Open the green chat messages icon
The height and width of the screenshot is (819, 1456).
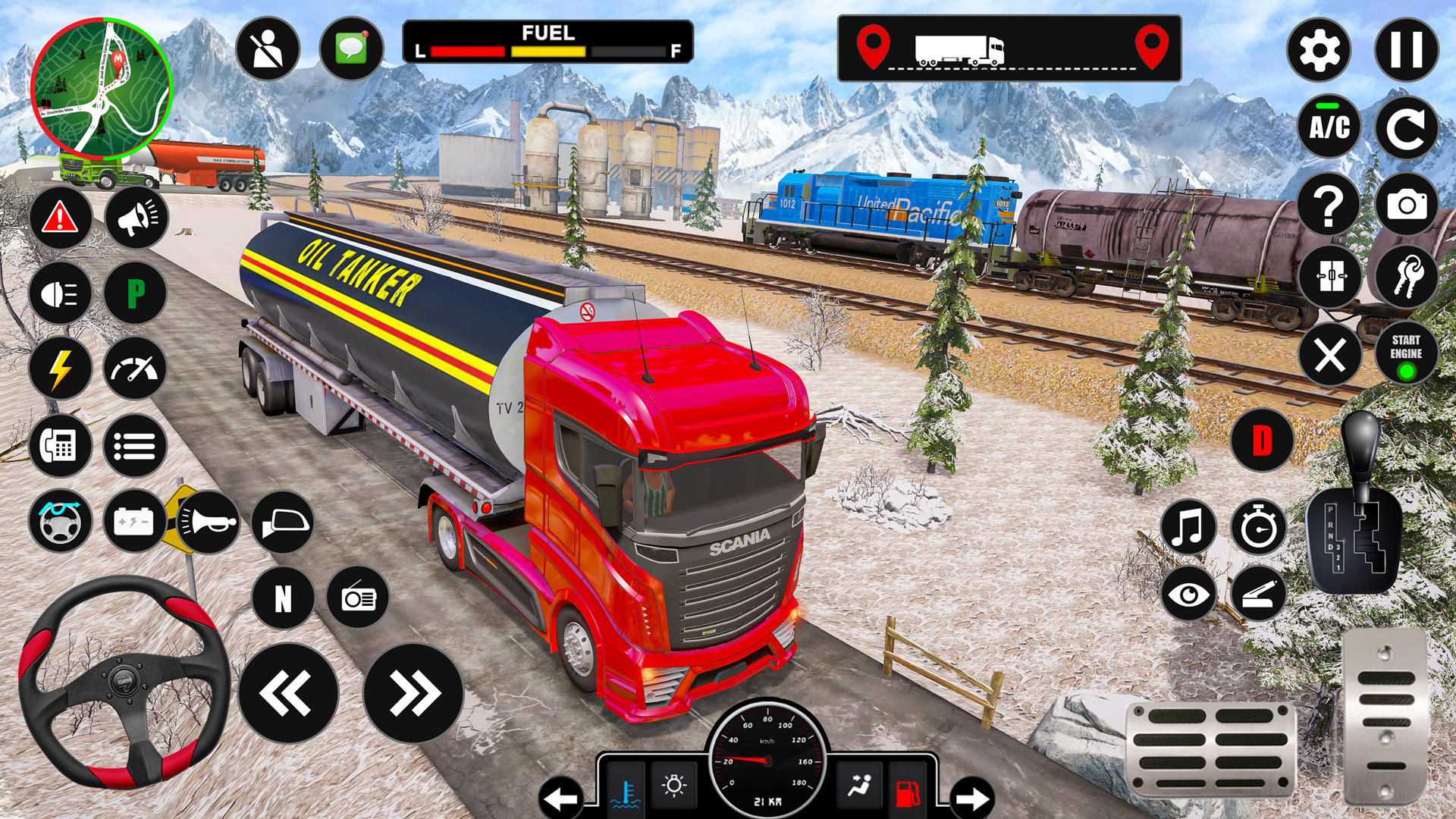point(352,49)
